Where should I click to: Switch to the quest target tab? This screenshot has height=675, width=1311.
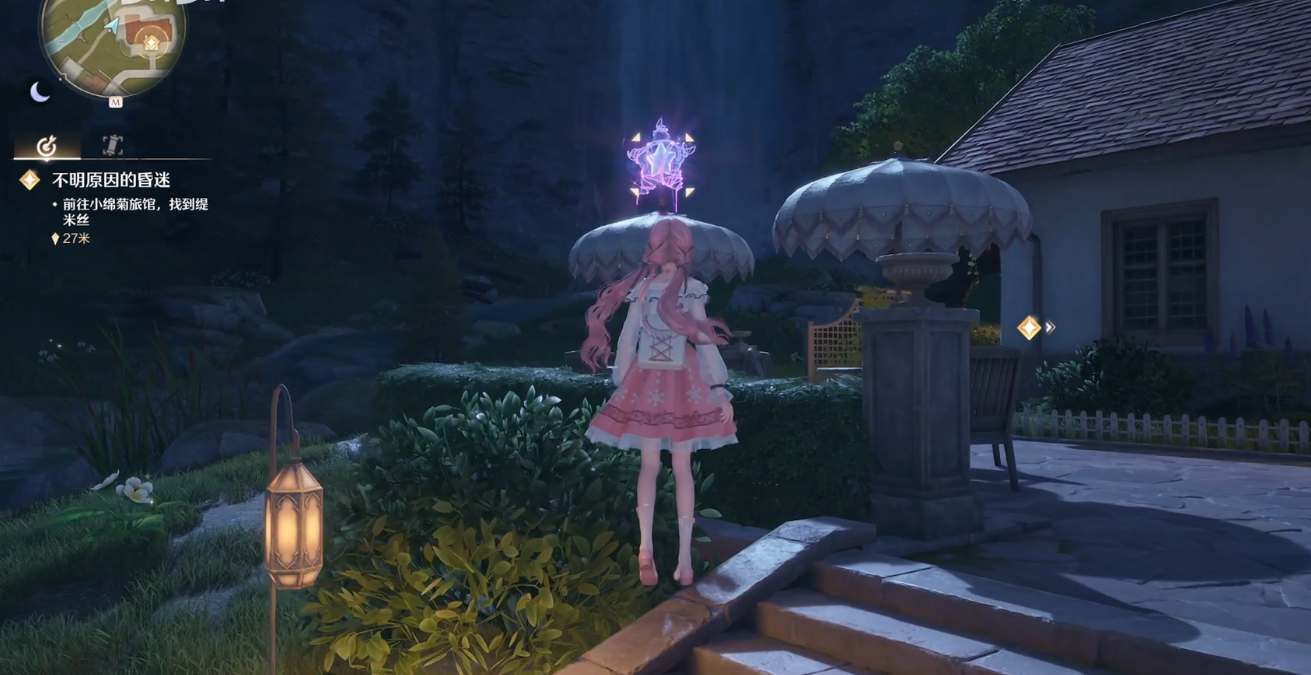tap(46, 146)
